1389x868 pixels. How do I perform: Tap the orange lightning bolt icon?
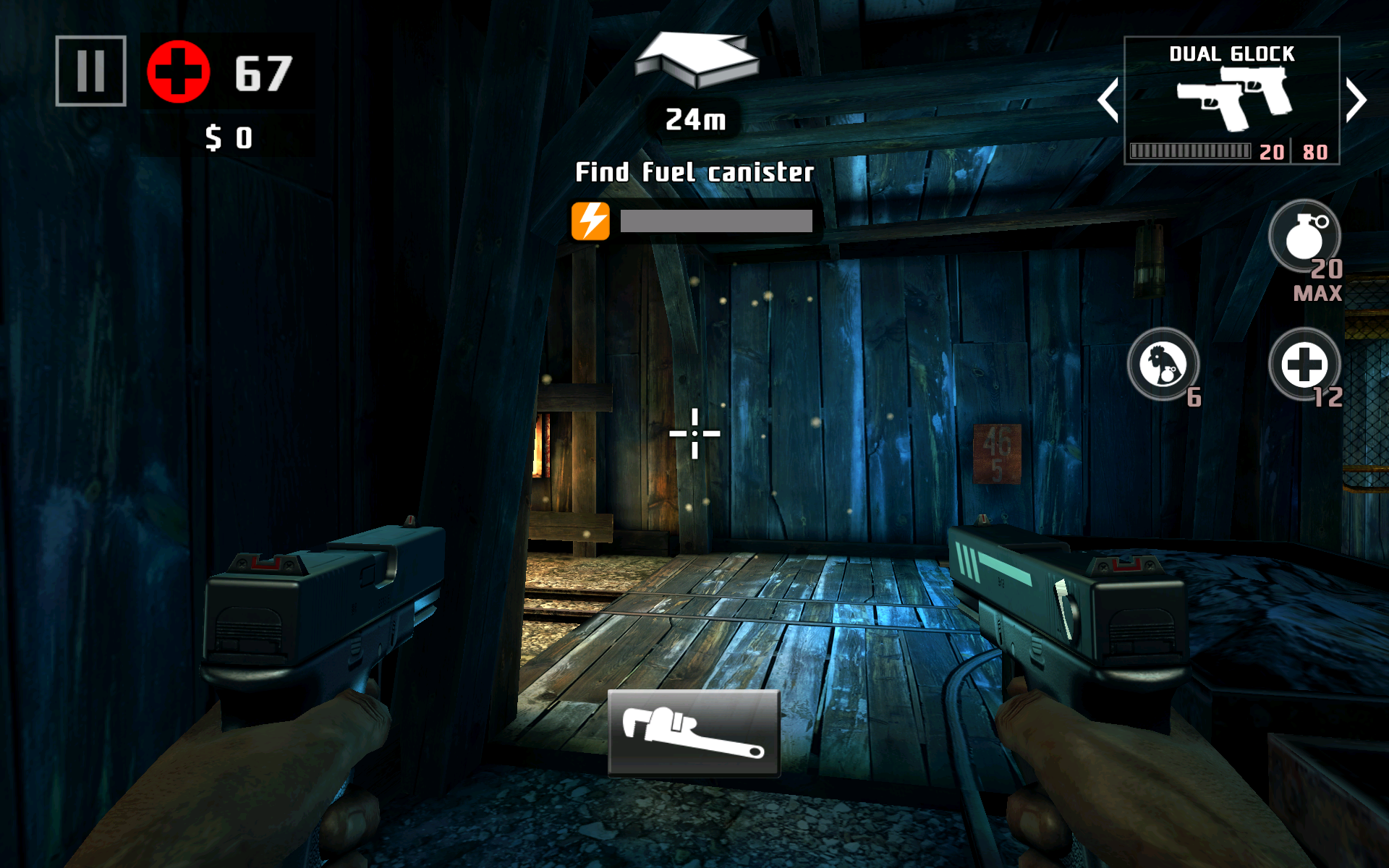(590, 221)
